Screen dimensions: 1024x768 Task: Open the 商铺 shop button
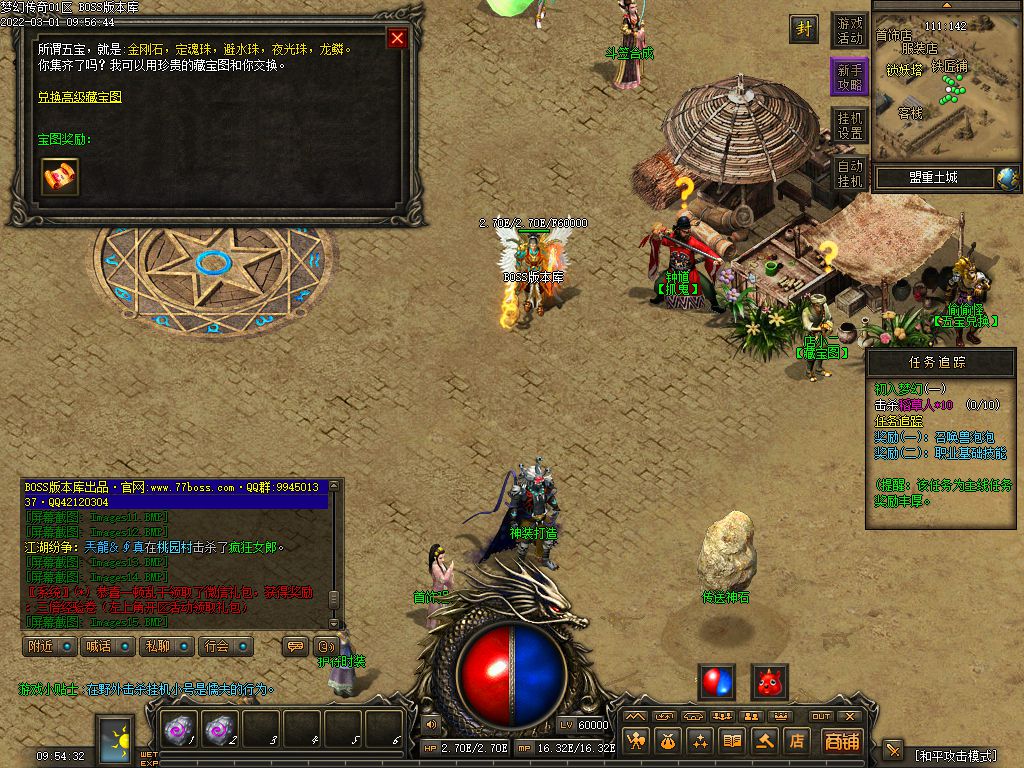842,741
